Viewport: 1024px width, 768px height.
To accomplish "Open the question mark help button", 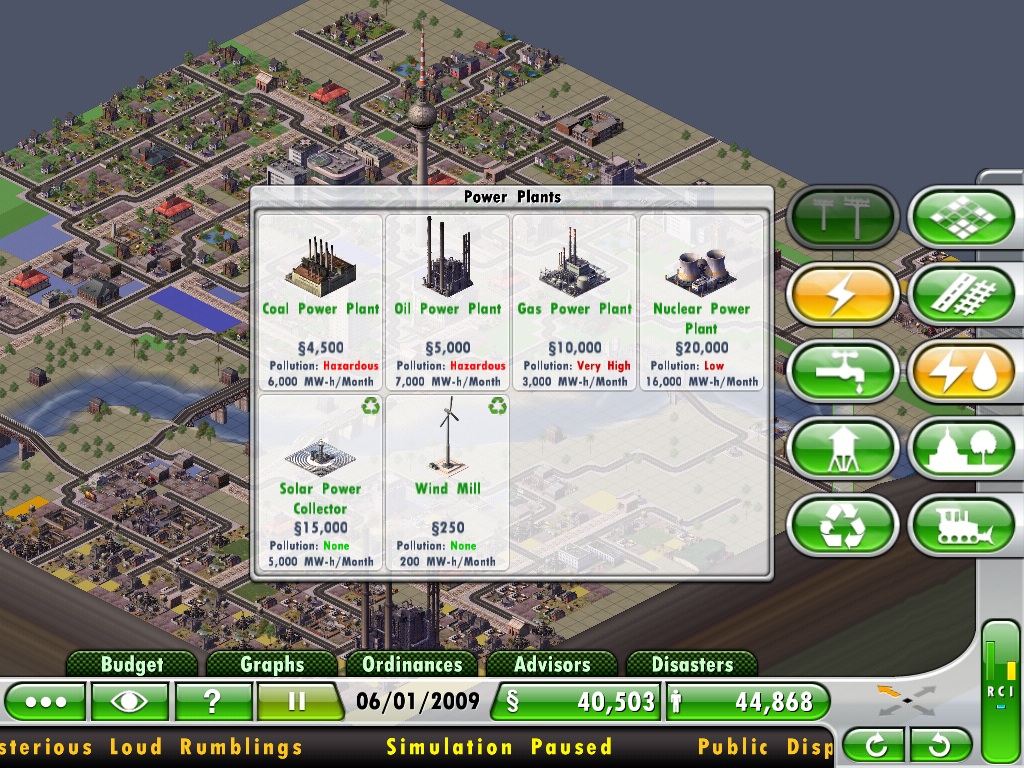I will coord(213,701).
